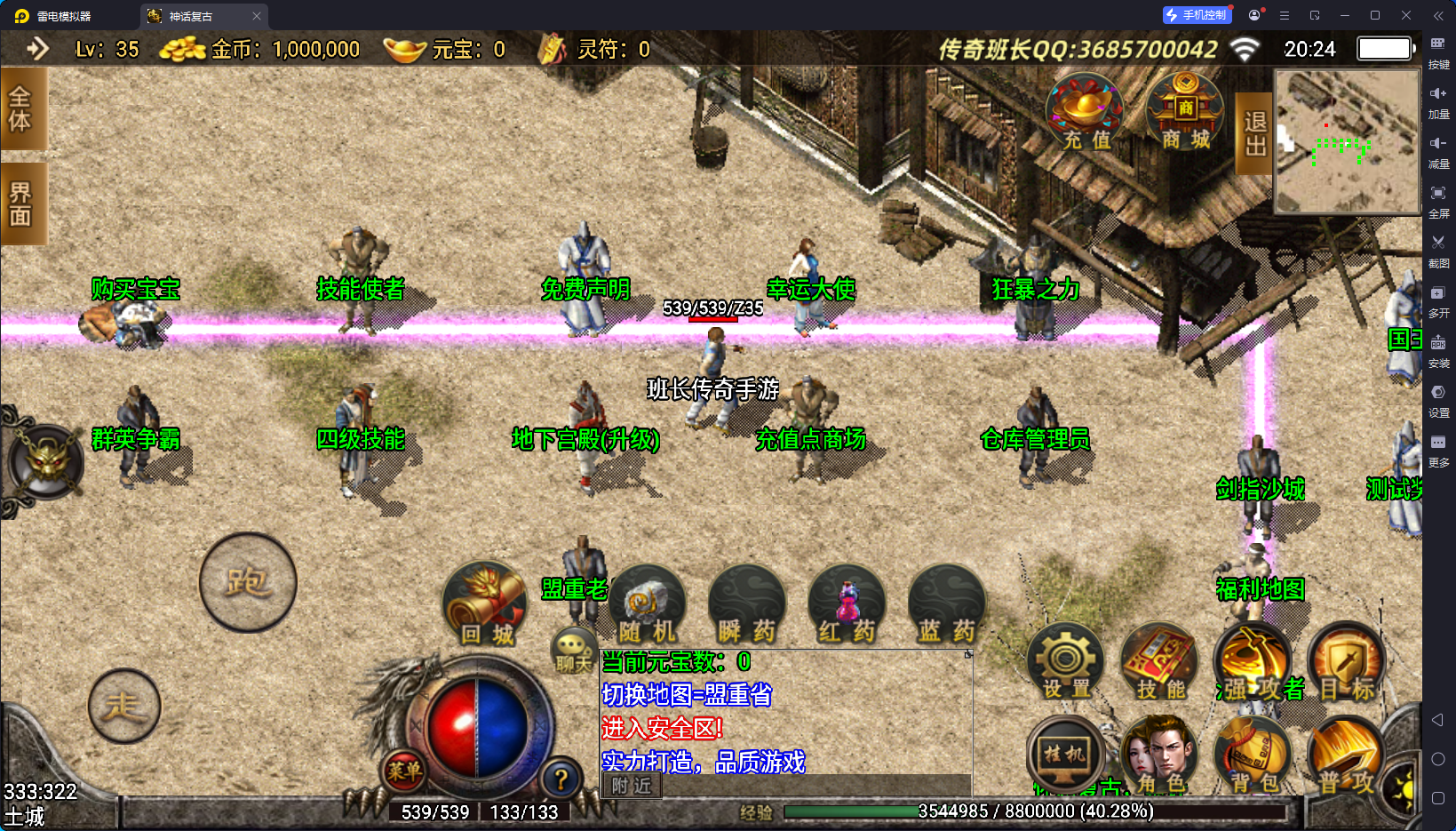Open the 技能 skills book

(1160, 663)
